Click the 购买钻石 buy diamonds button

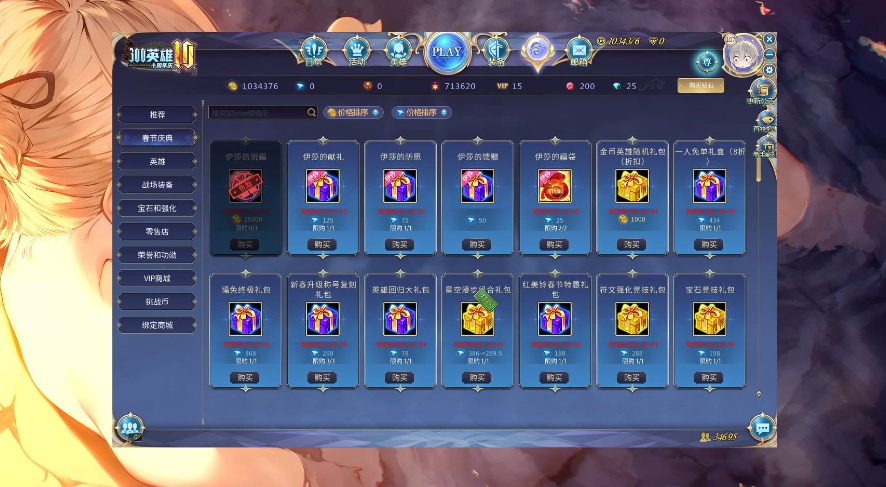[700, 86]
